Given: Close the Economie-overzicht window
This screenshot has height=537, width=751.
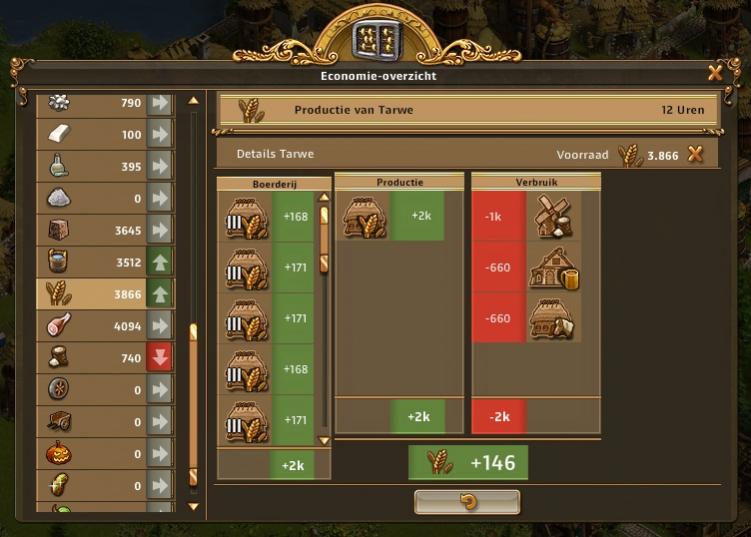Looking at the screenshot, I should pyautogui.click(x=715, y=72).
